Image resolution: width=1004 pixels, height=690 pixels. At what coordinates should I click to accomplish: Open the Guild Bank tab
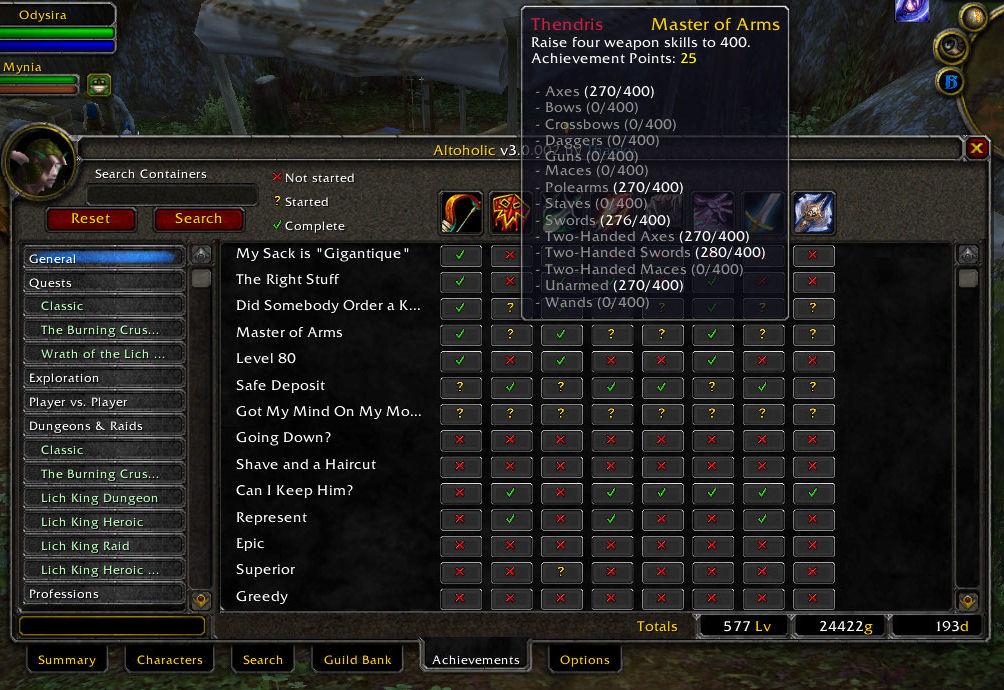pos(357,660)
